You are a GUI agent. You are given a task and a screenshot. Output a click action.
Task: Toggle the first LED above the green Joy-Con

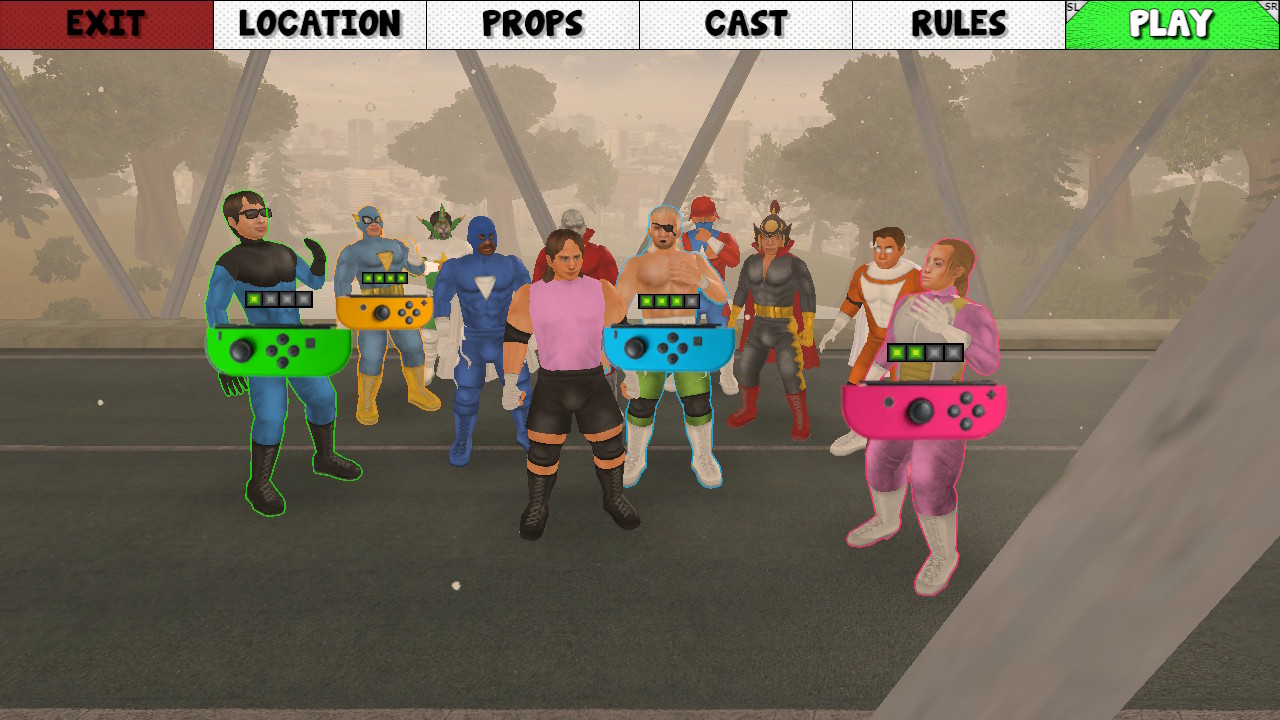[x=254, y=299]
